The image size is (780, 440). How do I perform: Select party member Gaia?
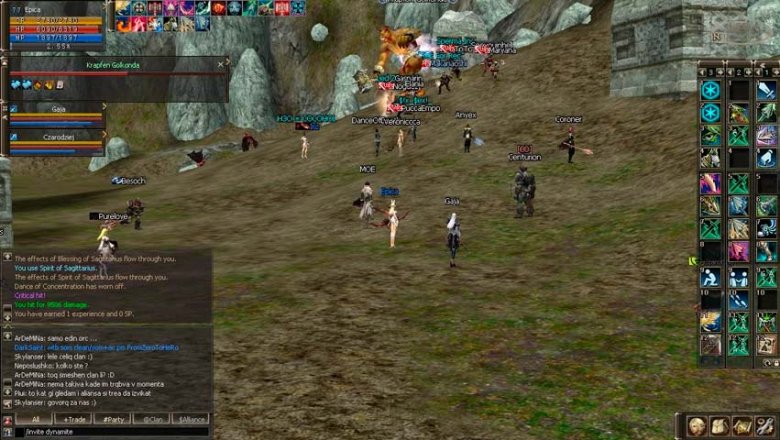pos(58,108)
